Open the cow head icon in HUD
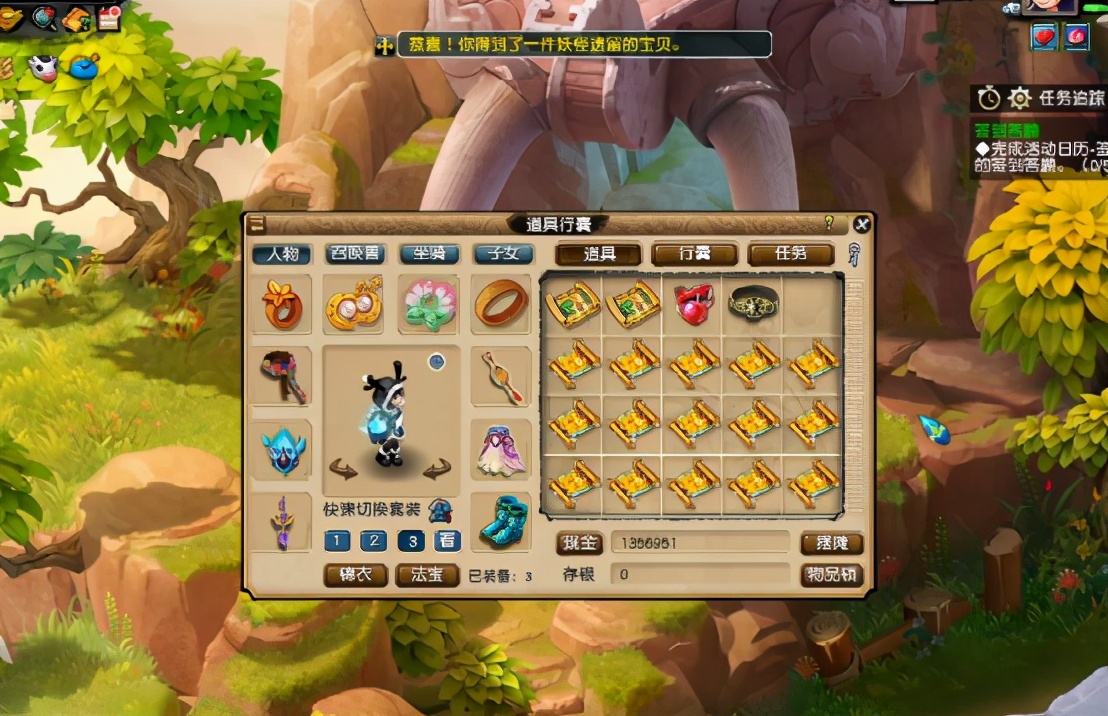Screen dimensions: 1108x716 click(44, 68)
